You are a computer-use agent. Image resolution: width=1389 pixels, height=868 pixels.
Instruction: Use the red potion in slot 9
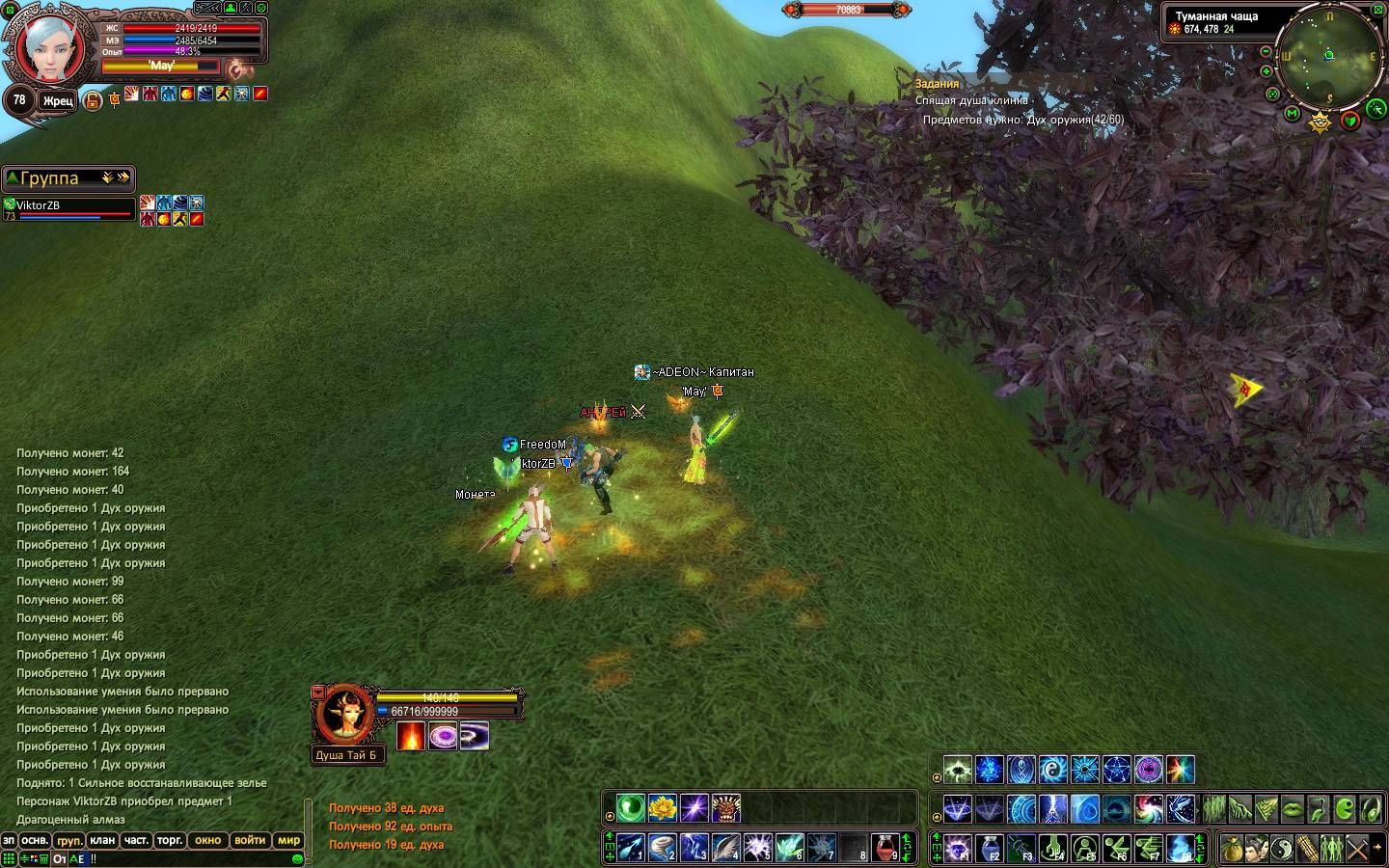point(885,847)
